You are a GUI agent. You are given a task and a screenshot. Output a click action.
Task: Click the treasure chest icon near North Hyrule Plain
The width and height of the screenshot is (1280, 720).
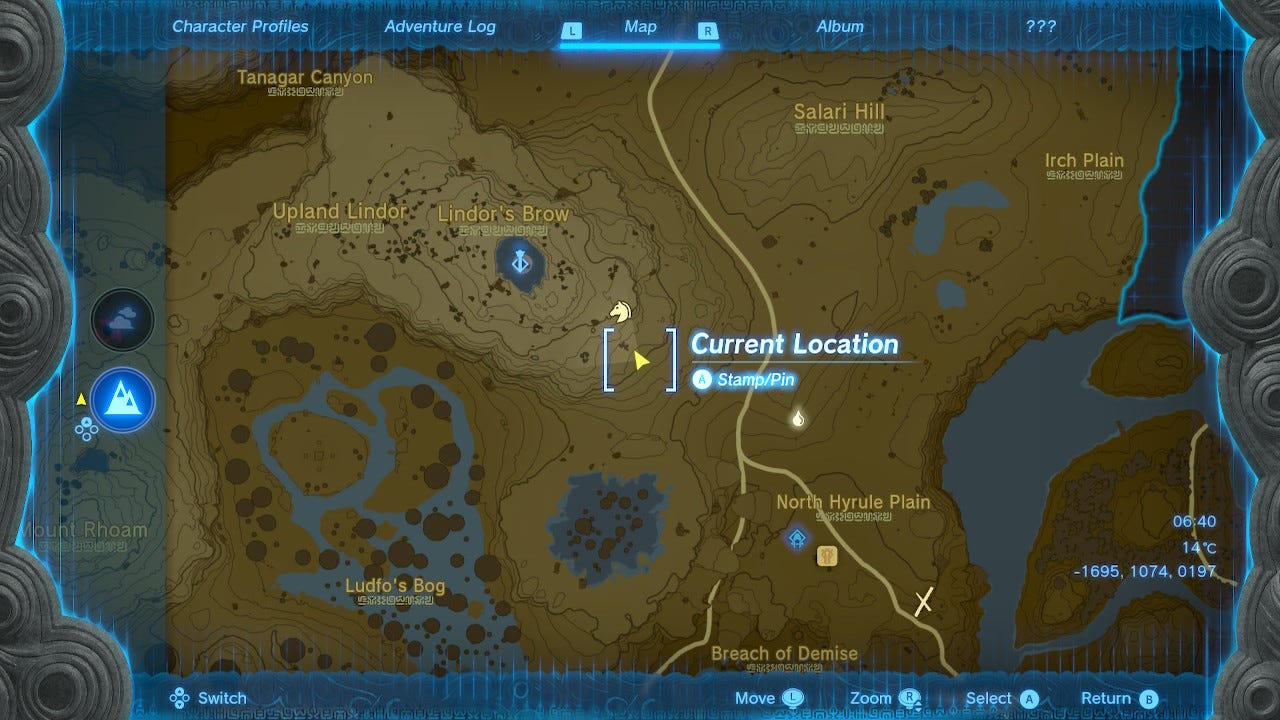828,556
